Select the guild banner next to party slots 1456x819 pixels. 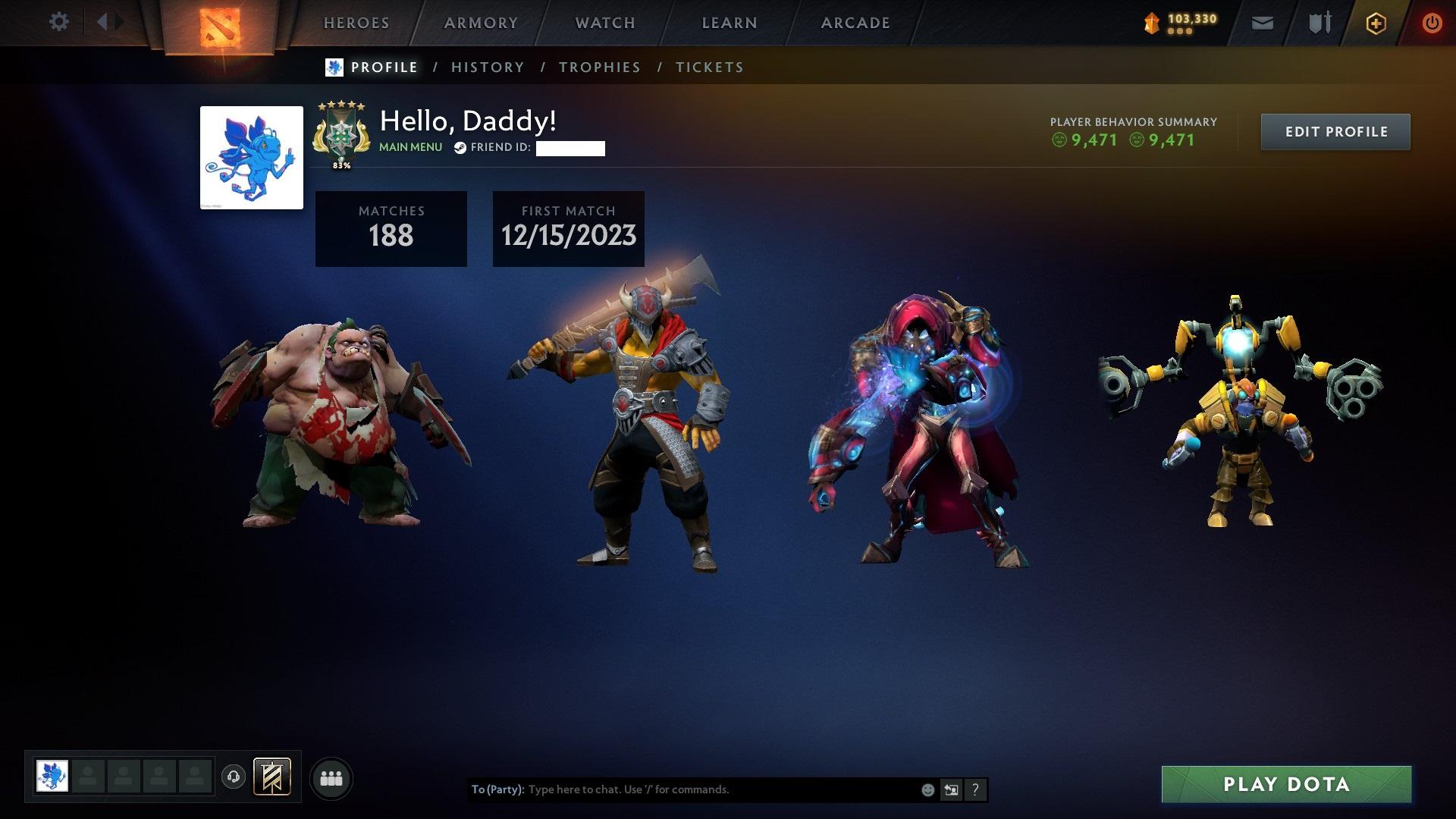point(272,777)
